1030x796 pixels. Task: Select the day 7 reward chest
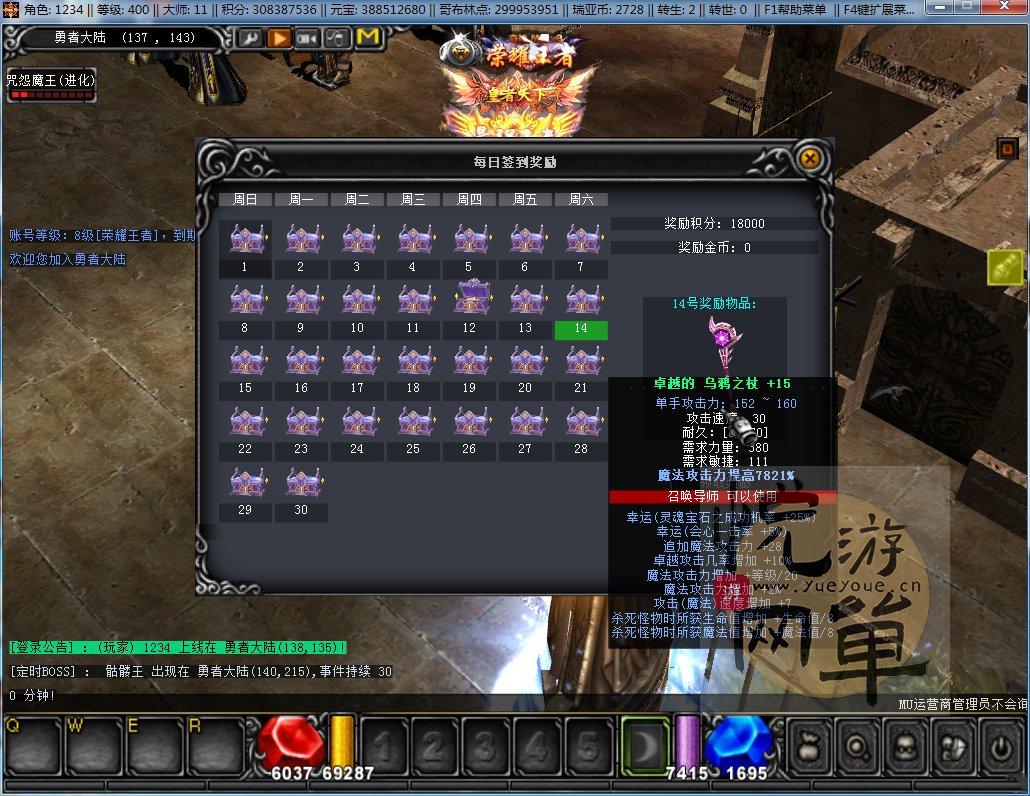[581, 240]
